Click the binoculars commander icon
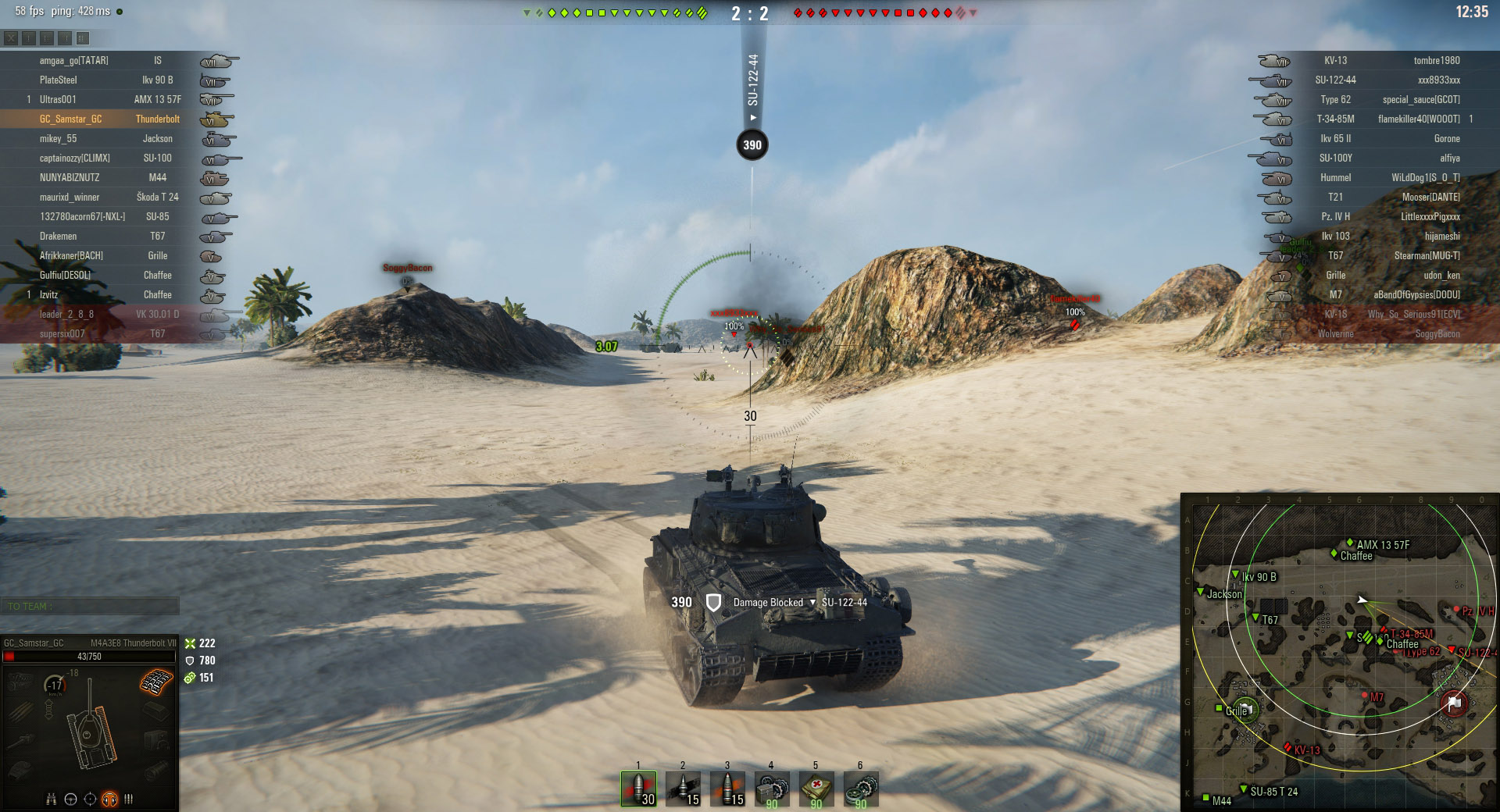The height and width of the screenshot is (812, 1500). (52, 799)
